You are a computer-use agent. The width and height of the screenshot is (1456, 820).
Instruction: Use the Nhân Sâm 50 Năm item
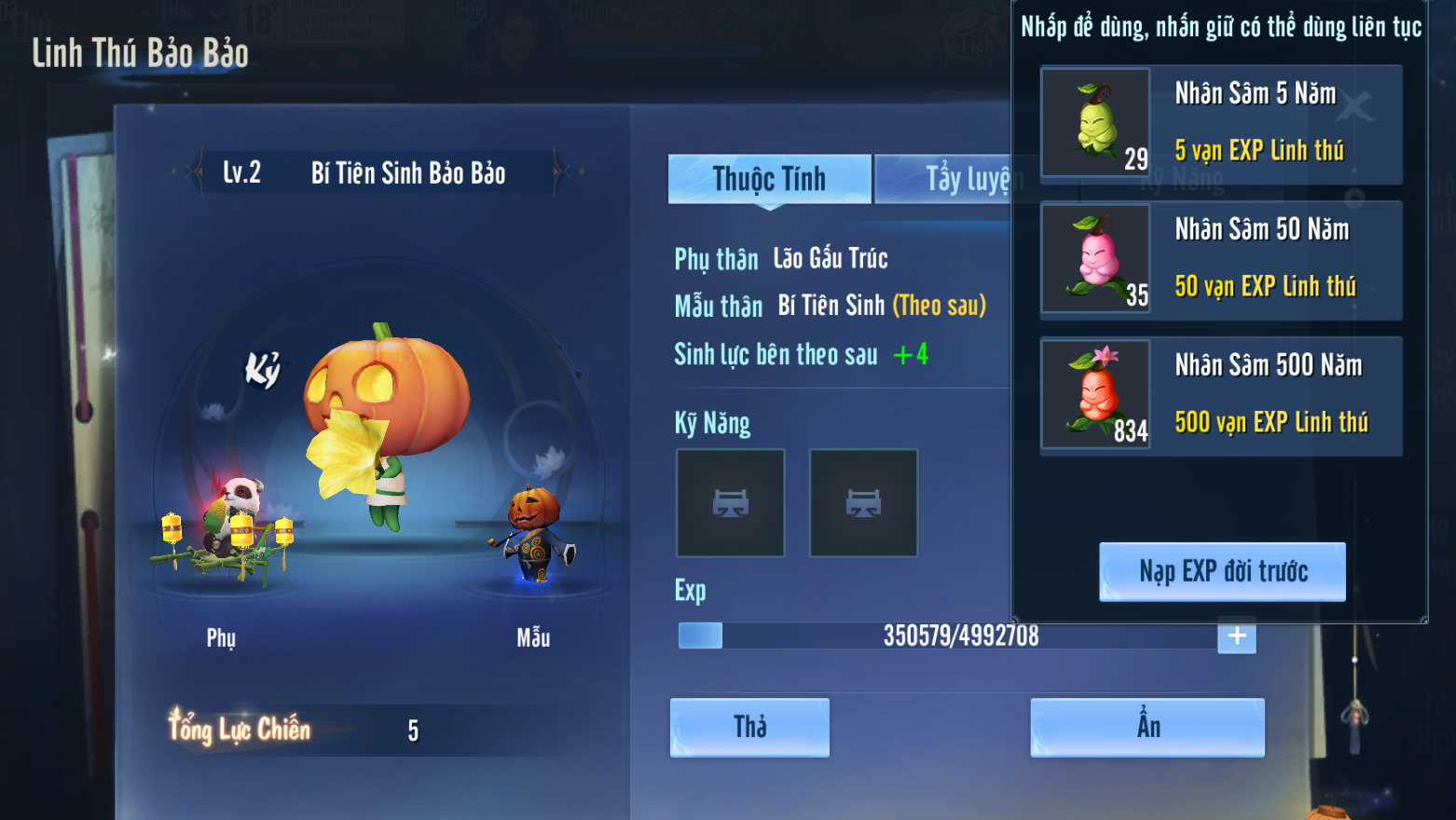click(1095, 258)
